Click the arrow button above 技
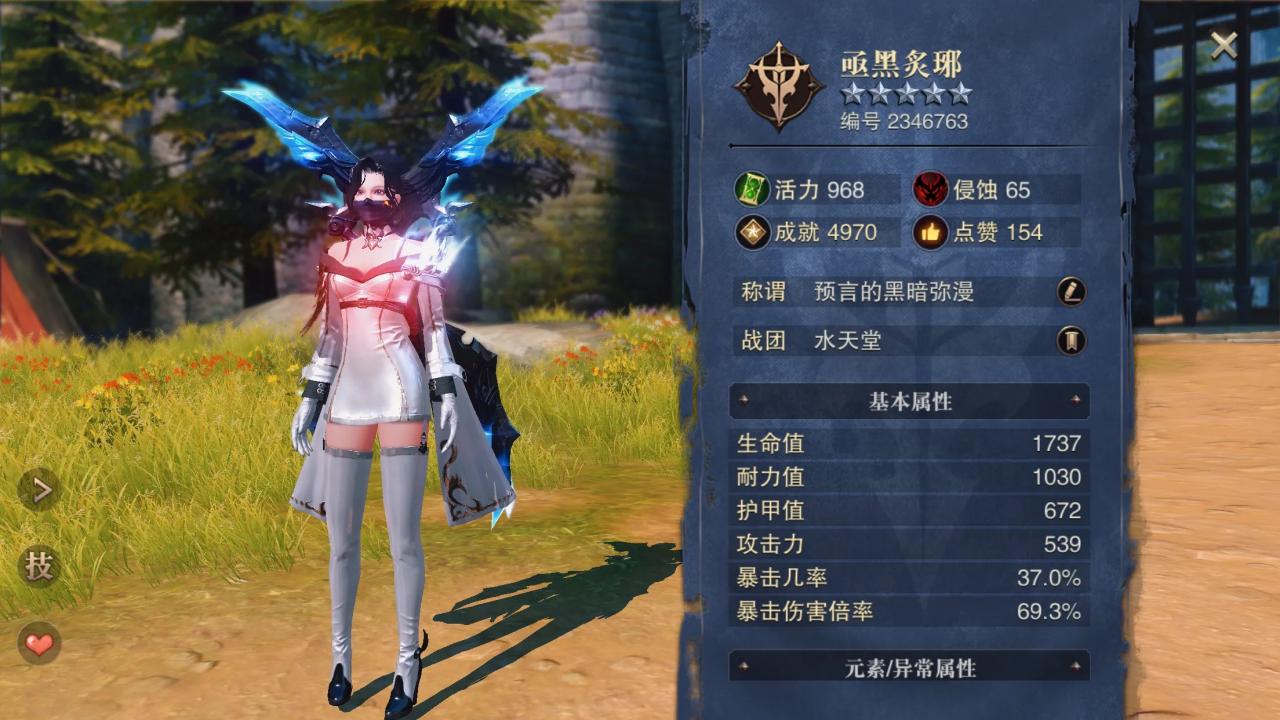Screen dimensions: 1280x720 [37, 490]
